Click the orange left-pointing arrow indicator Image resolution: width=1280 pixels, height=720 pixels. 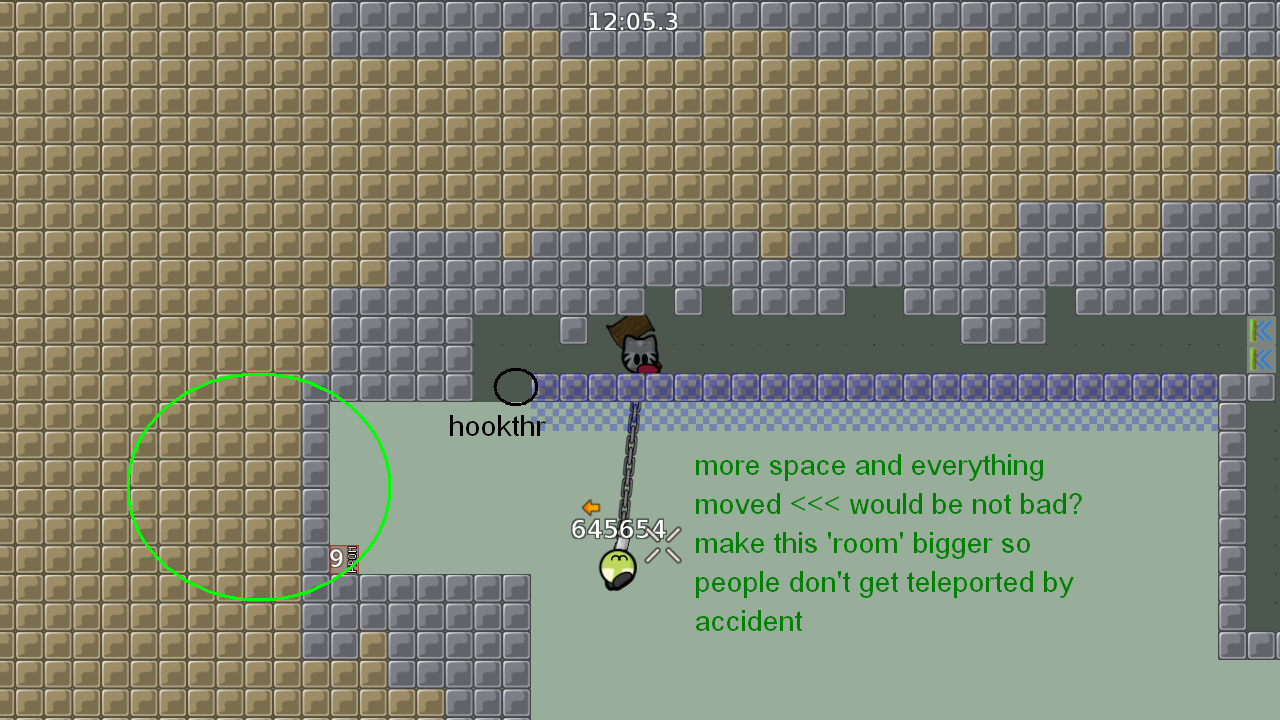590,508
